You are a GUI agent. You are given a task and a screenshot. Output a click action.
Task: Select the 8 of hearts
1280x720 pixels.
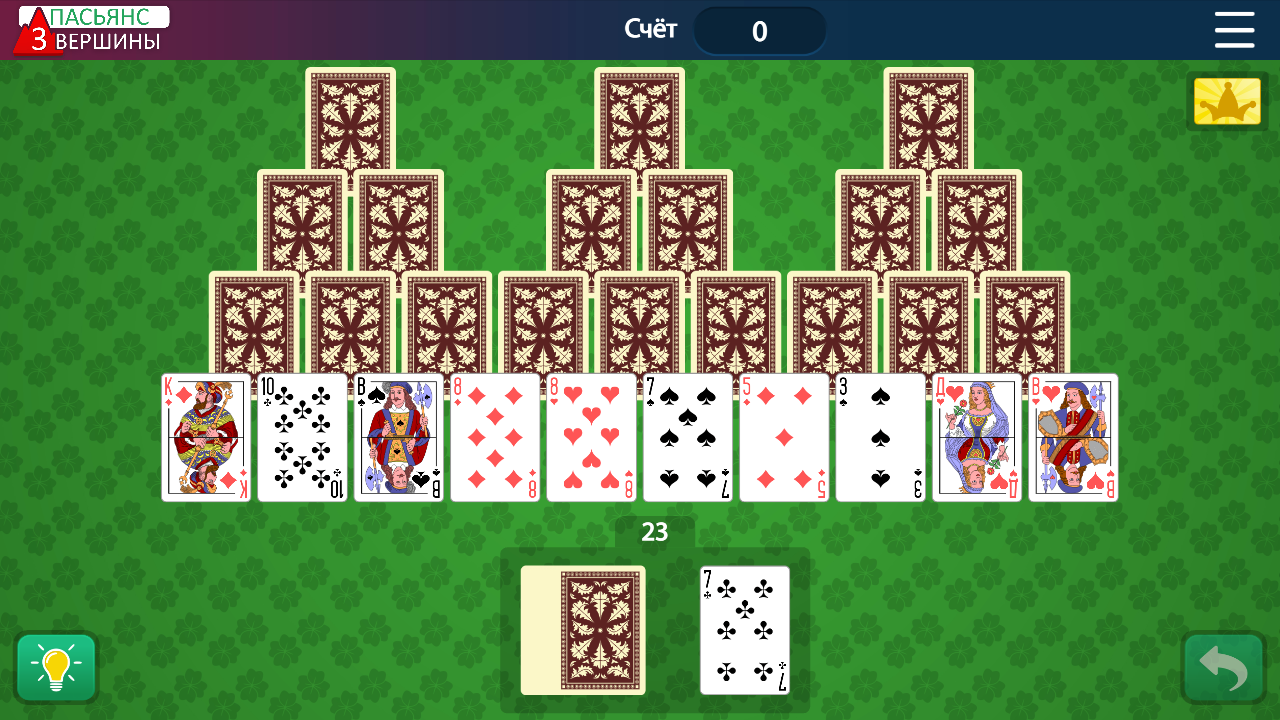(590, 438)
